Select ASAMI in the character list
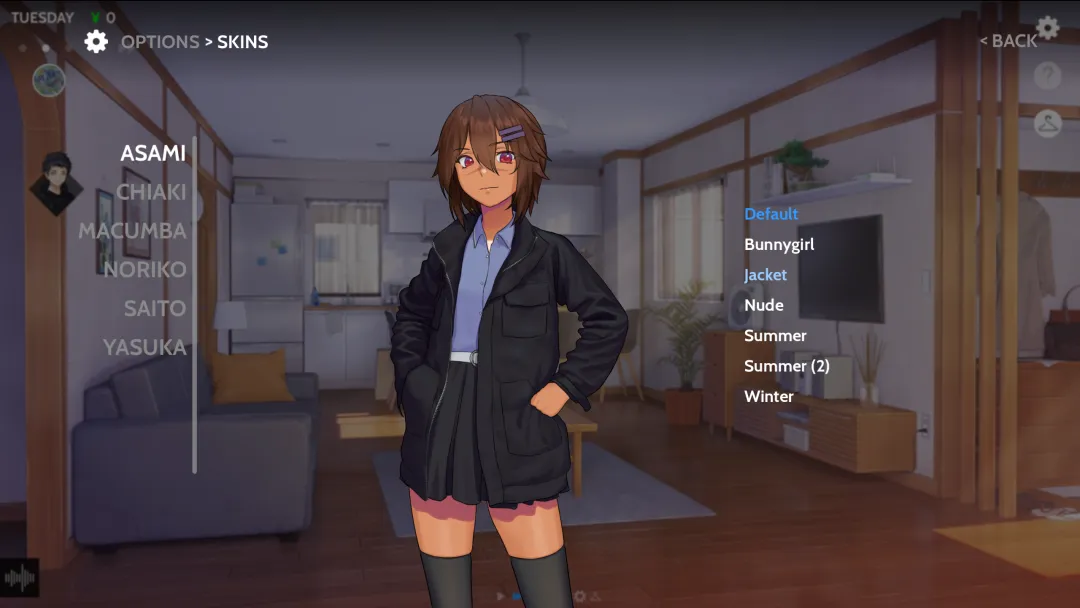1080x608 pixels. [x=153, y=153]
